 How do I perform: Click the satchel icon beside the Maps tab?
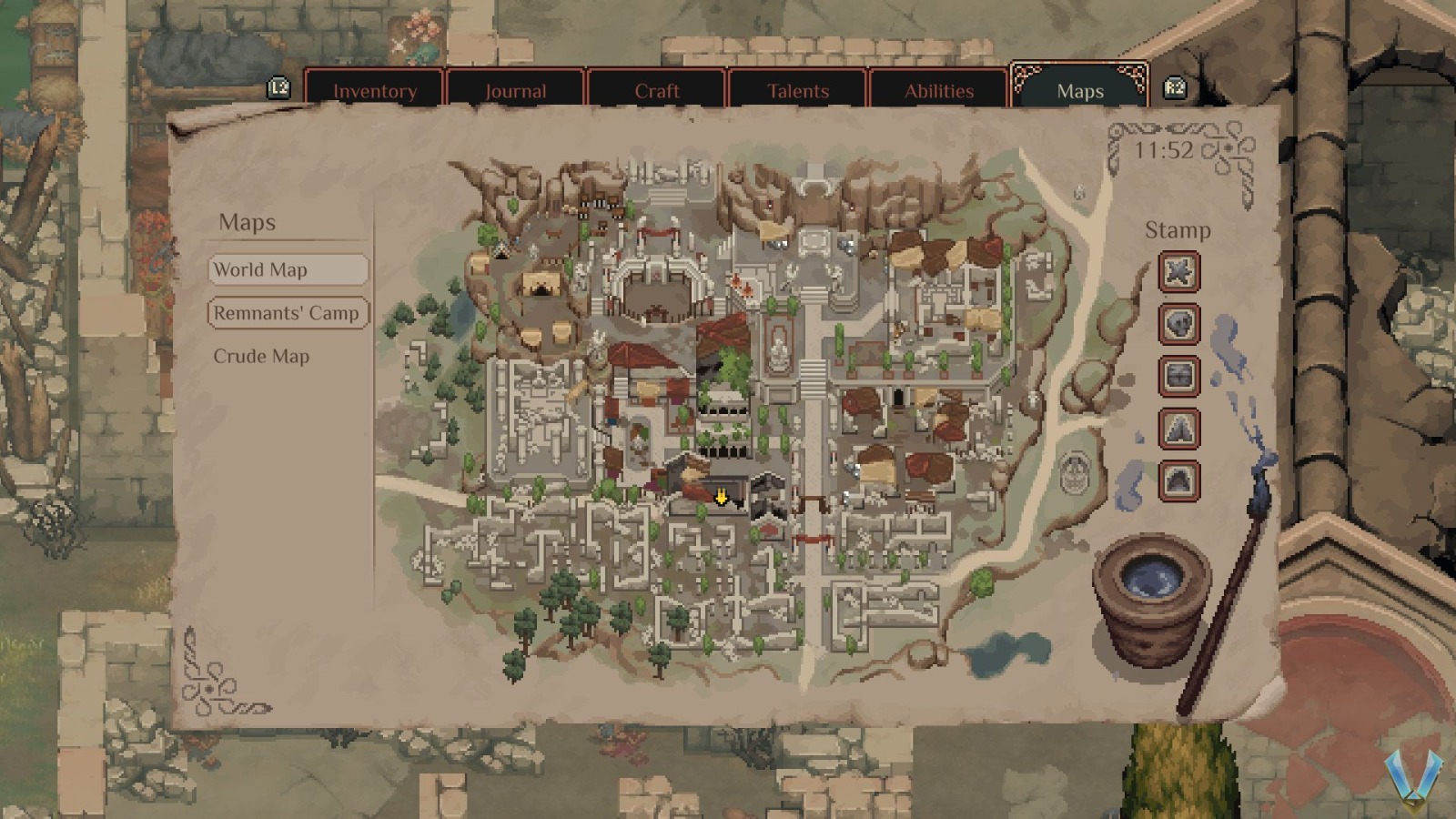[1175, 87]
